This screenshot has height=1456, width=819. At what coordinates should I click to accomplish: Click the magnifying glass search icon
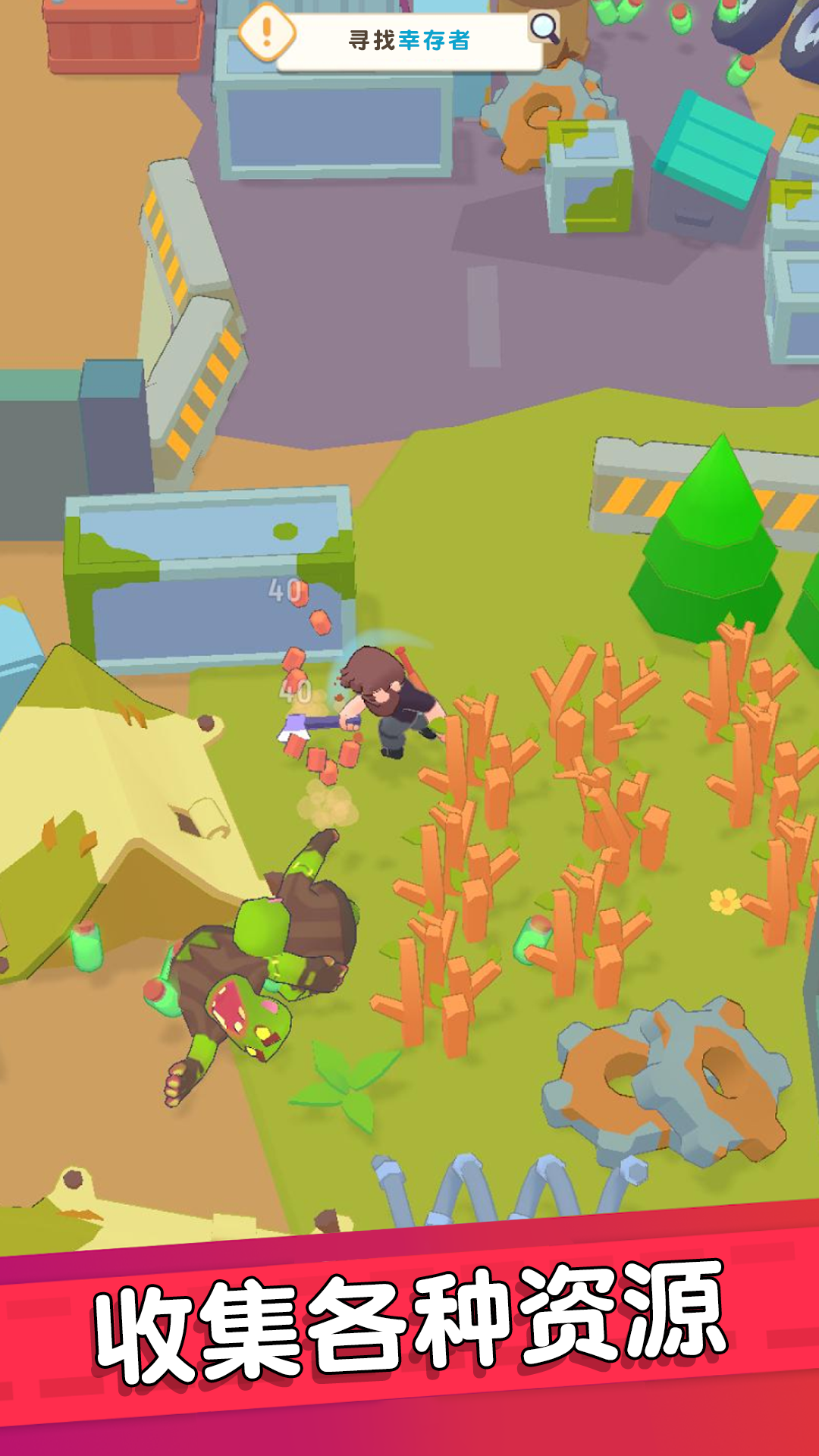tap(544, 28)
